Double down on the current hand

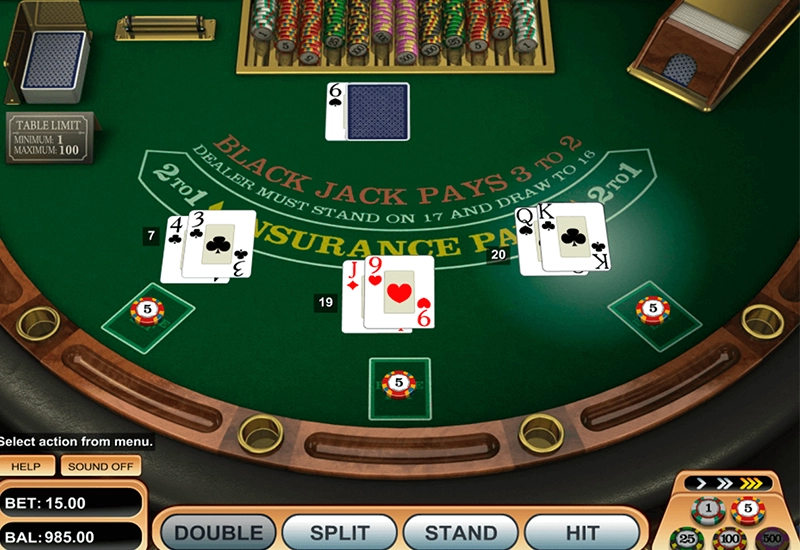[x=218, y=533]
